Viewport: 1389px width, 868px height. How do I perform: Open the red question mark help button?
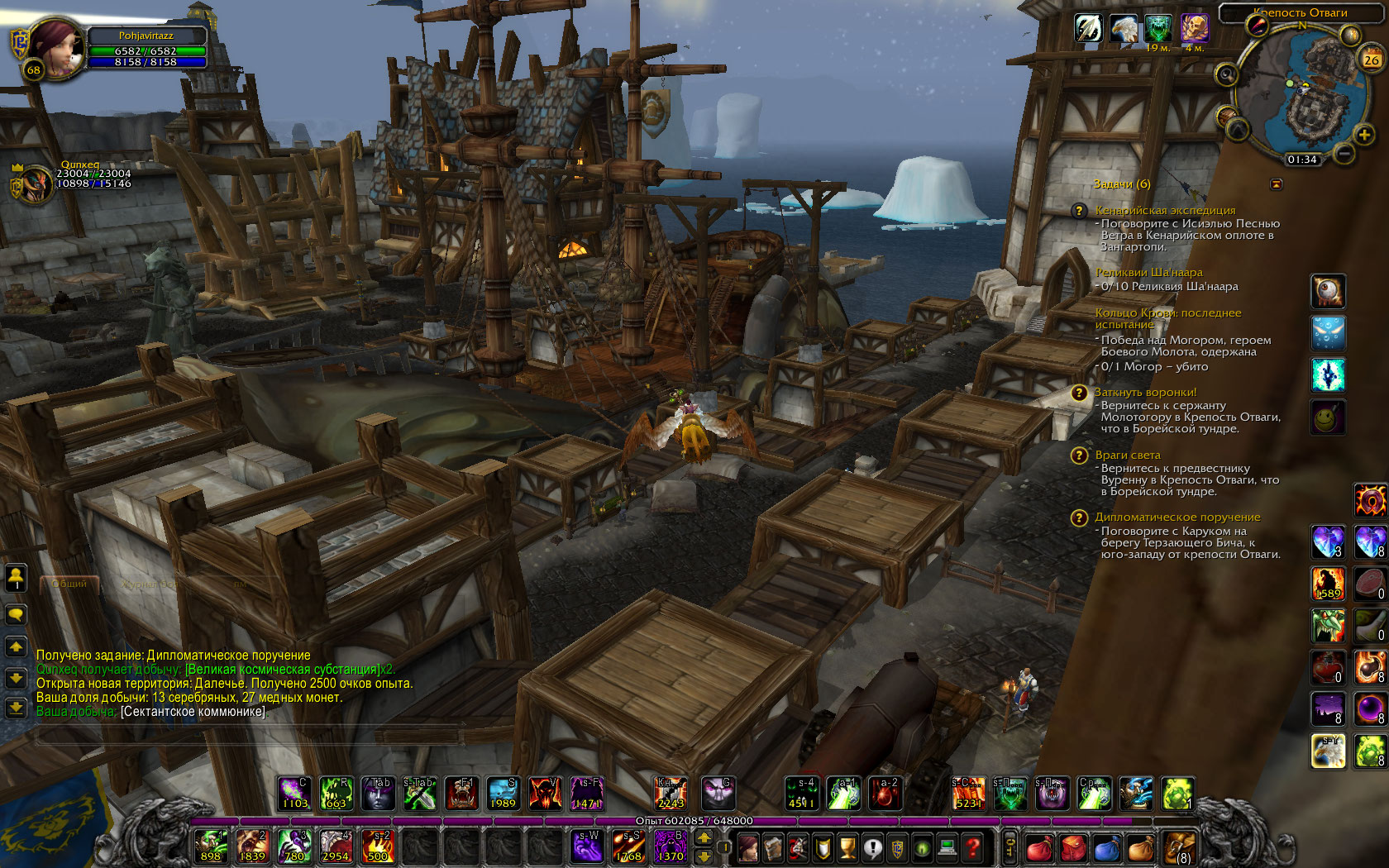click(973, 847)
